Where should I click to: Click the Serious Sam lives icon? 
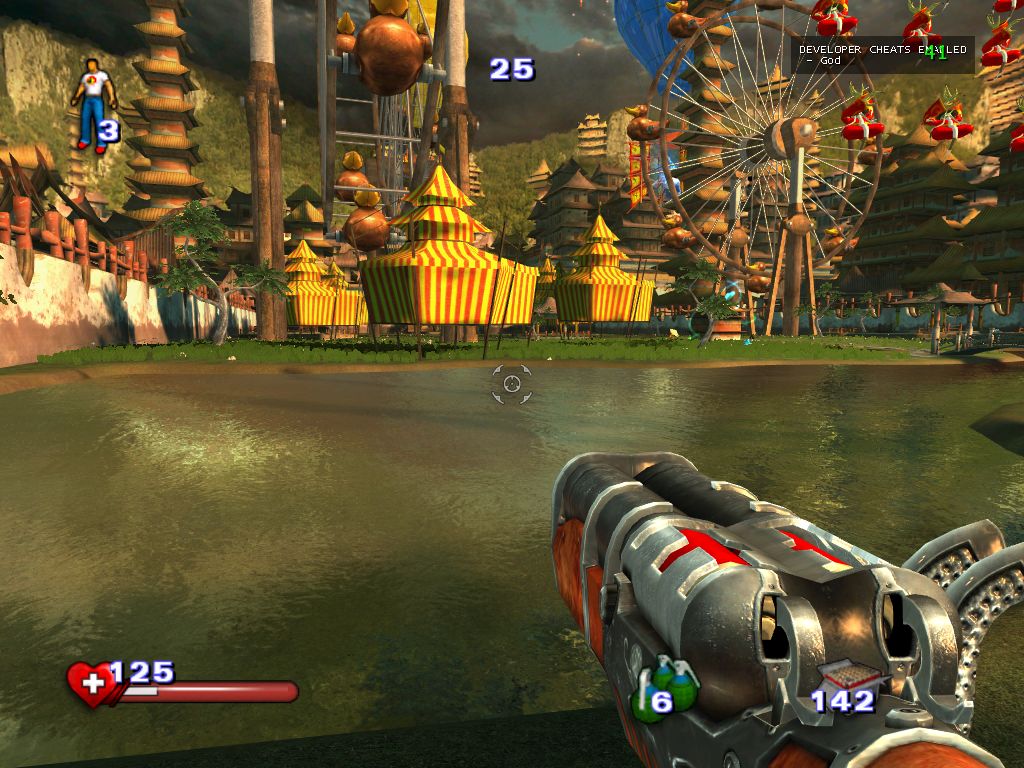[92, 103]
